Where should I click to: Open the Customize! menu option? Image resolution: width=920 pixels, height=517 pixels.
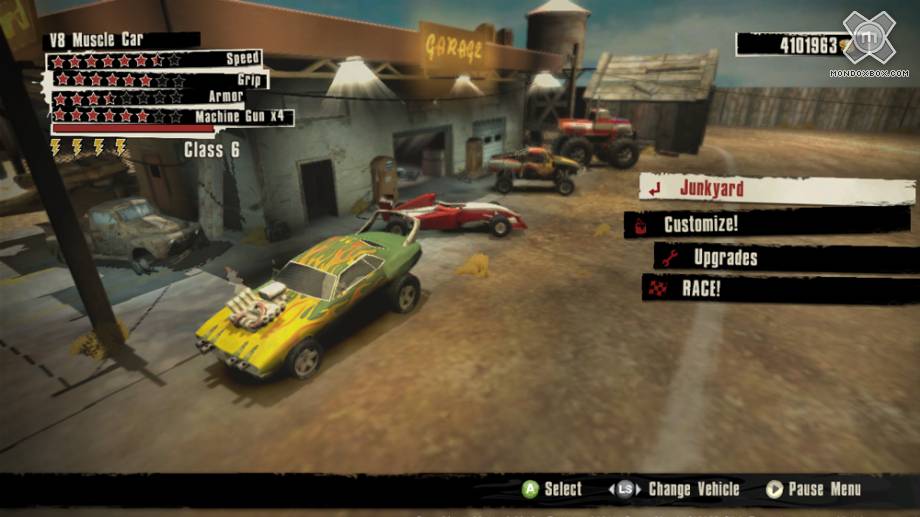(x=700, y=224)
